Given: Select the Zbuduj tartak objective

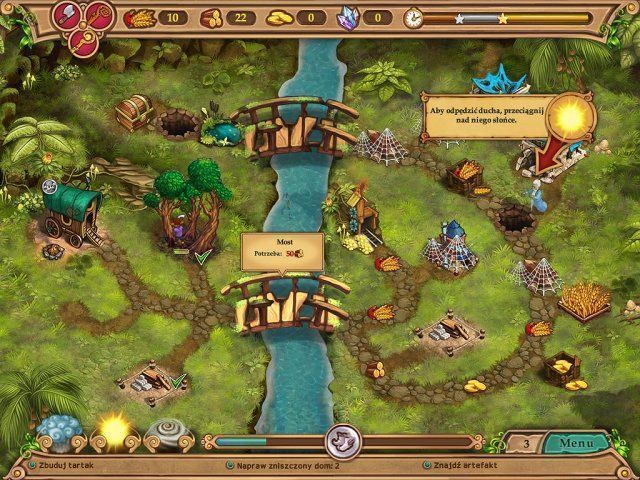Looking at the screenshot, I should [x=63, y=466].
